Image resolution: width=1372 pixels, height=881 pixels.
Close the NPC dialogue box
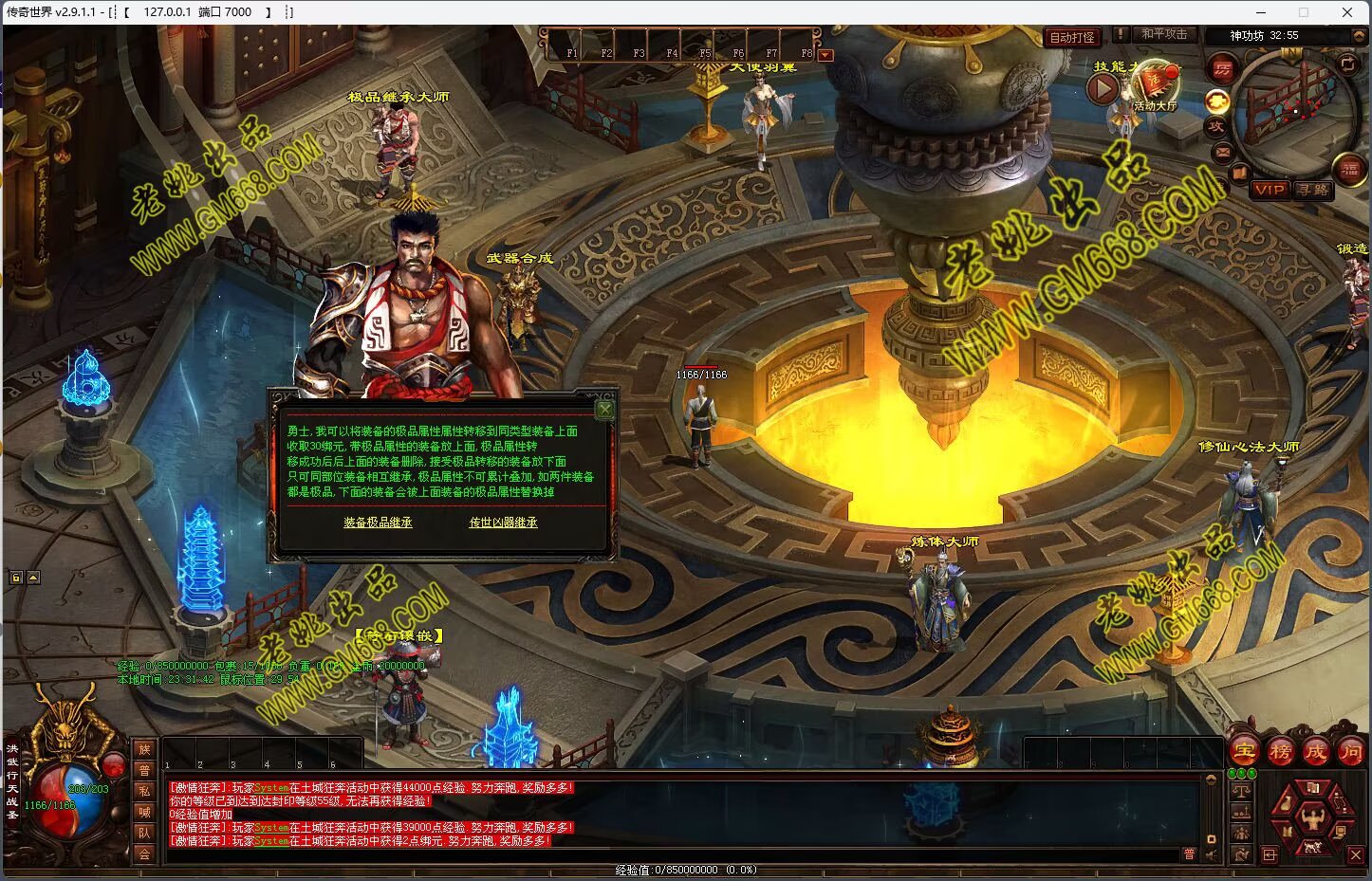tap(604, 410)
